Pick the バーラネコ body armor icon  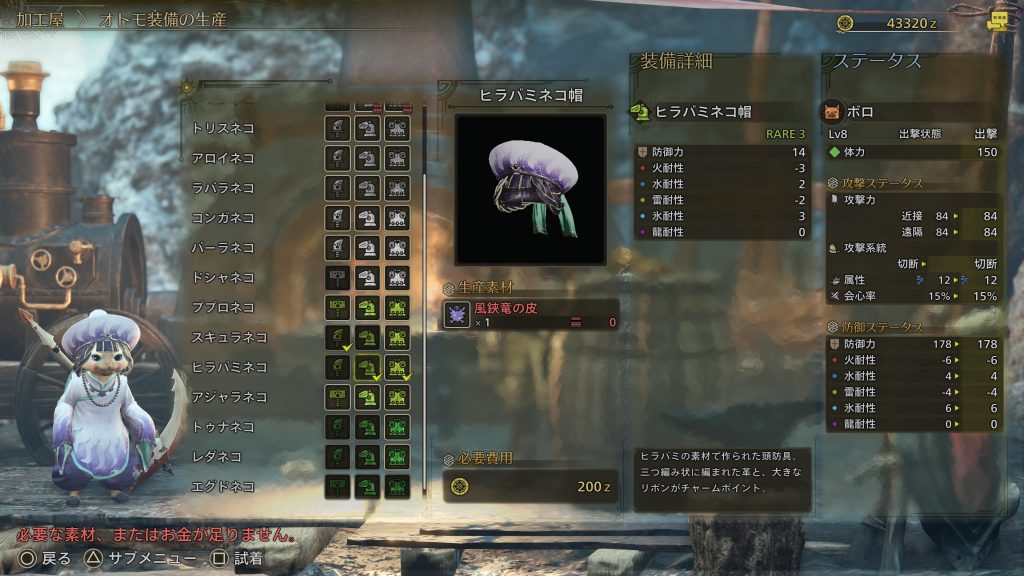(398, 247)
